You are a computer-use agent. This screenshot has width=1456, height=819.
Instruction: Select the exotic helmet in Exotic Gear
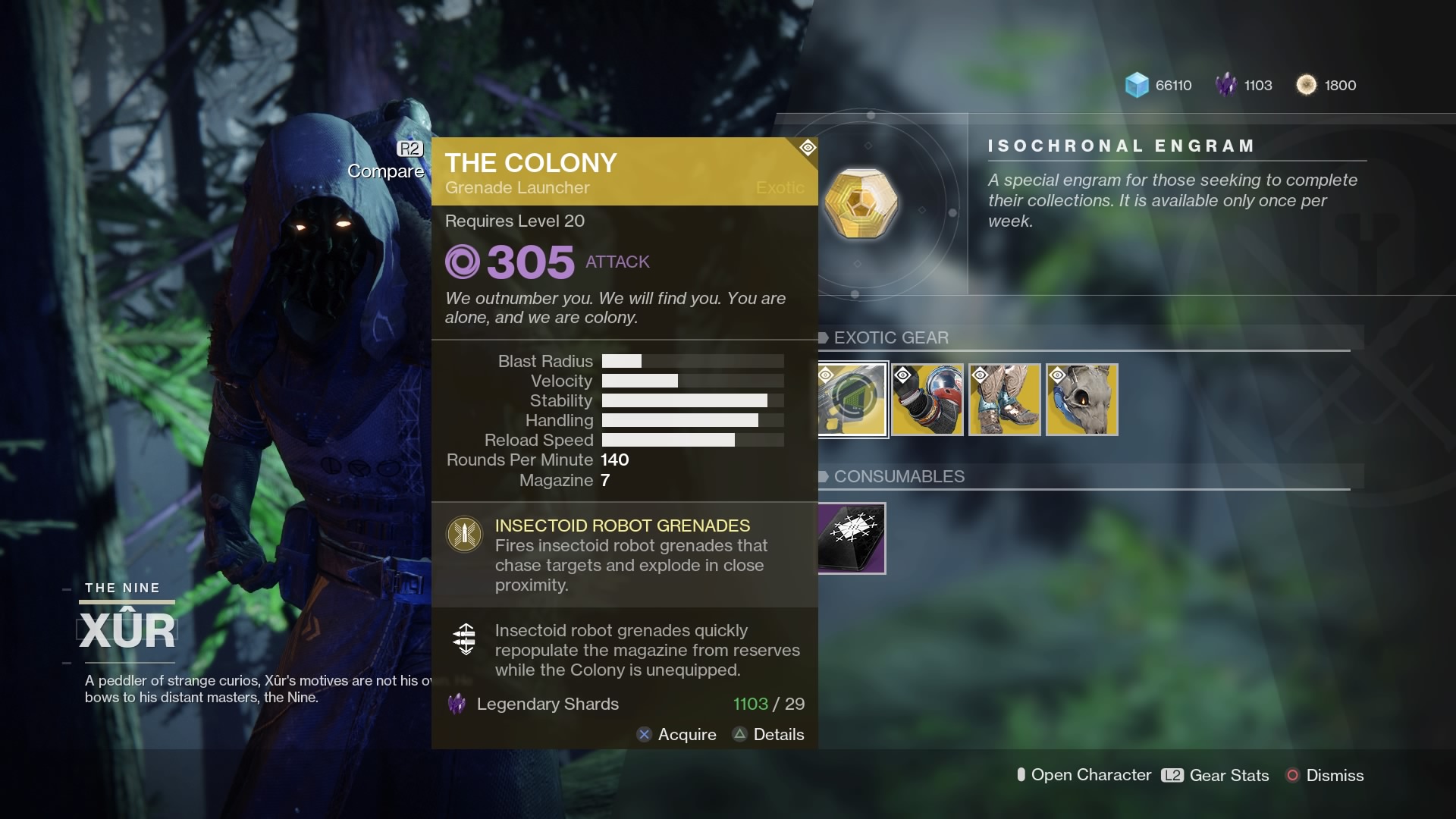point(1081,400)
